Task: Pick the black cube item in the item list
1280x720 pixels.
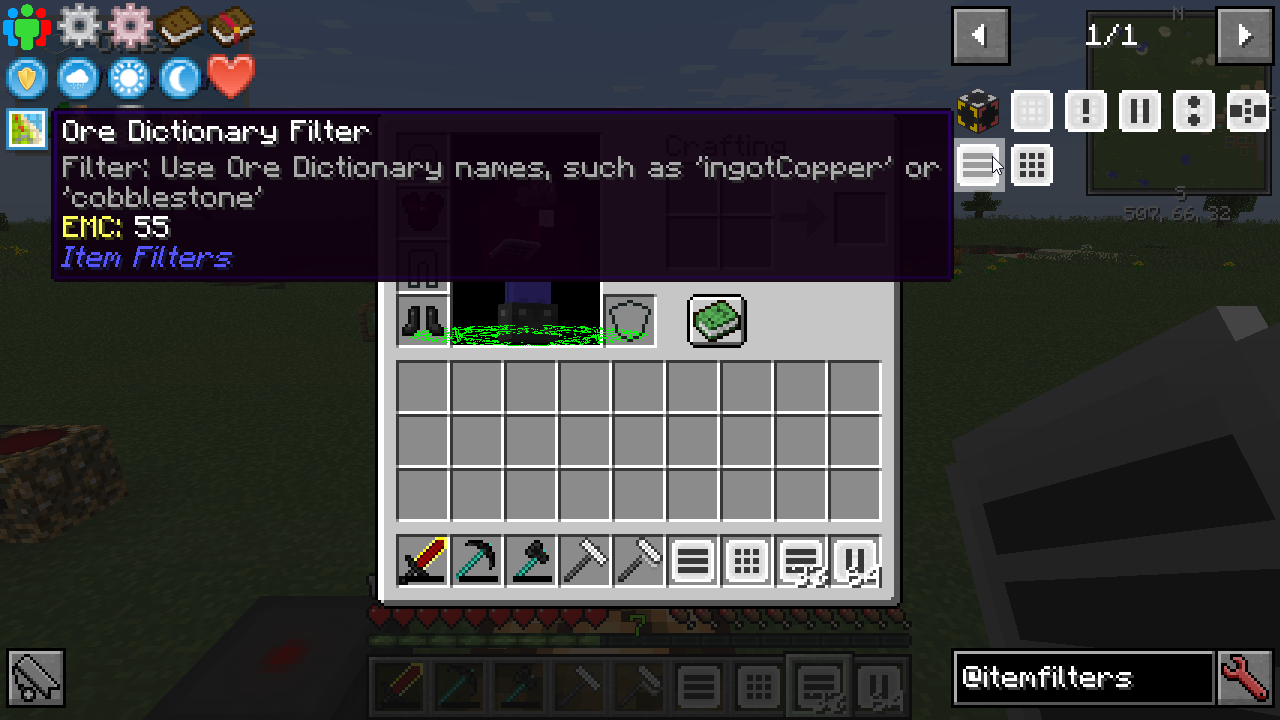Action: 978,110
